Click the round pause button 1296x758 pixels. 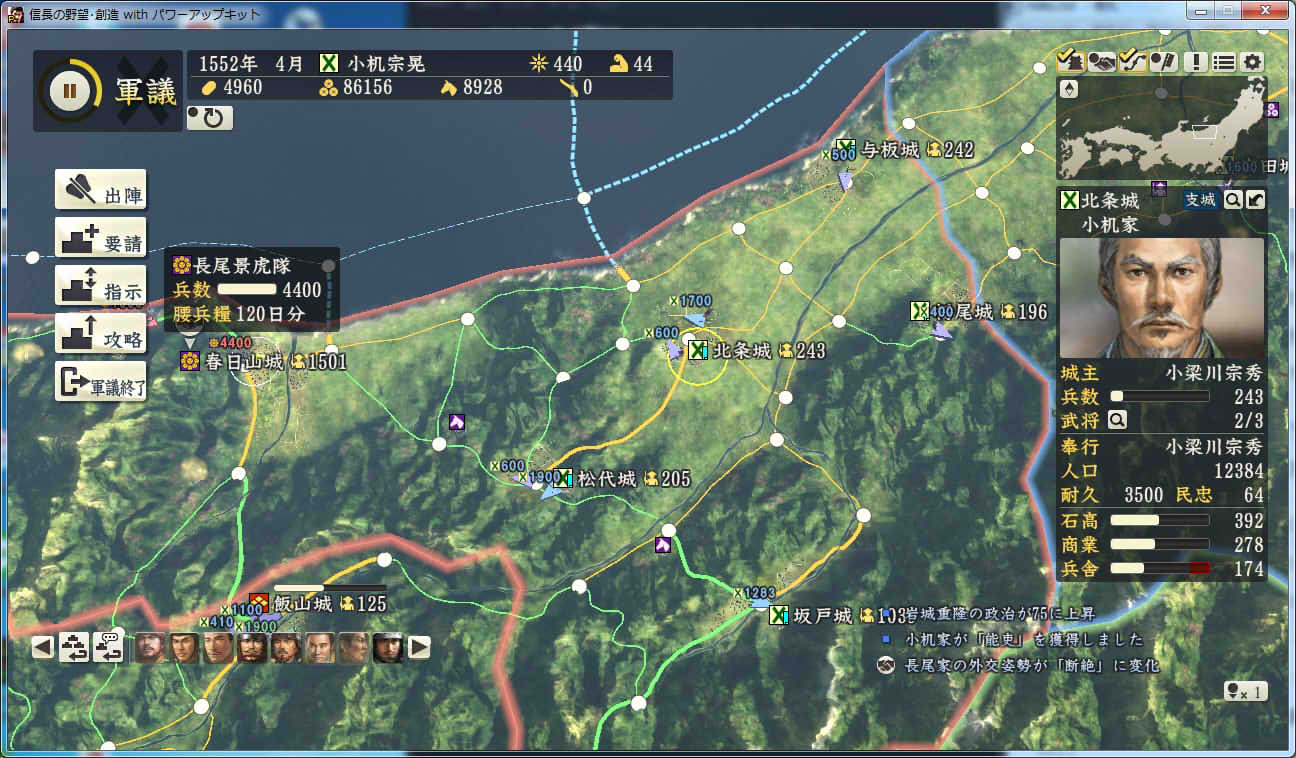pyautogui.click(x=69, y=91)
